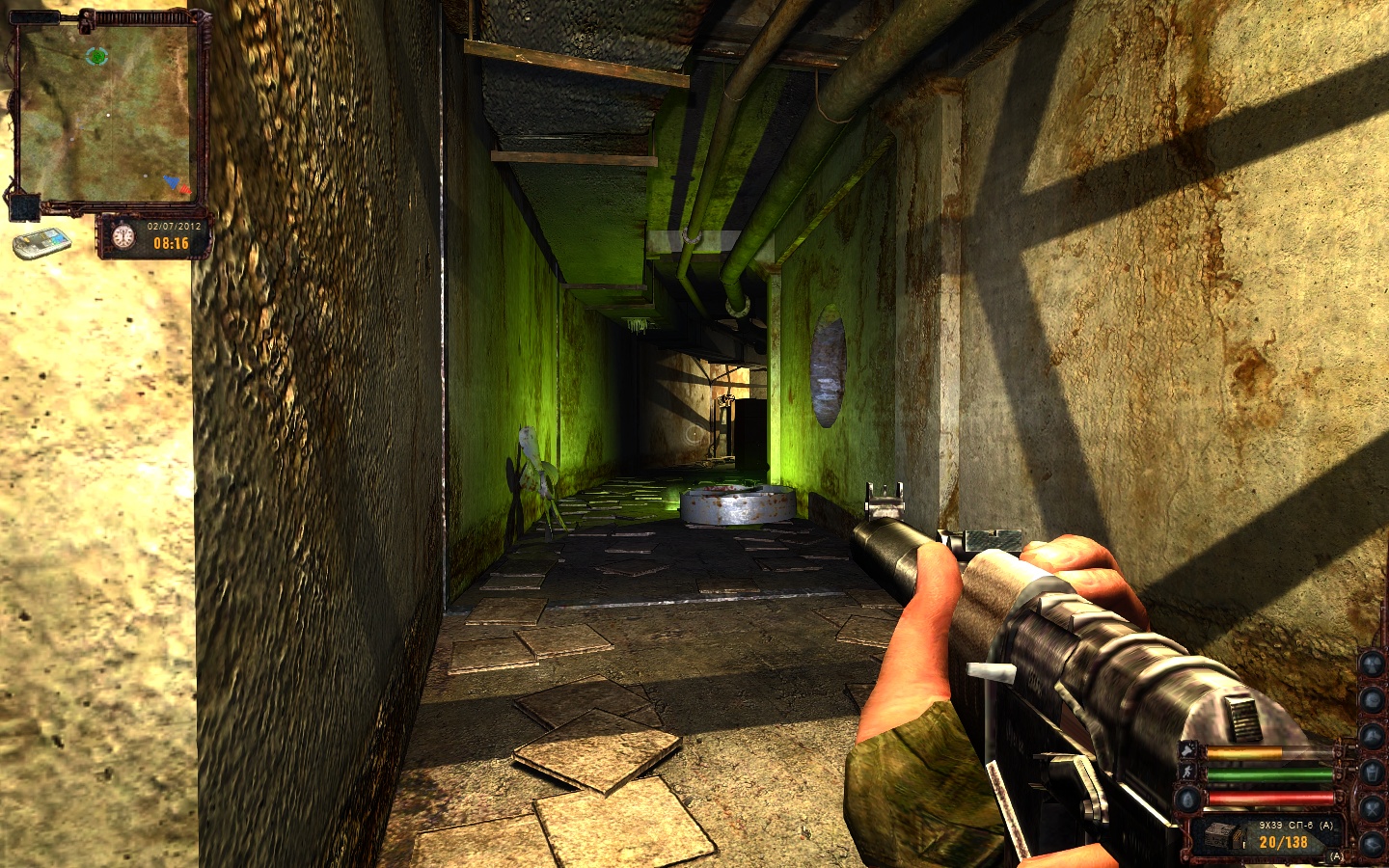Click the running figure stamina icon
Viewport: 1389px width, 868px height.
coord(1188,773)
